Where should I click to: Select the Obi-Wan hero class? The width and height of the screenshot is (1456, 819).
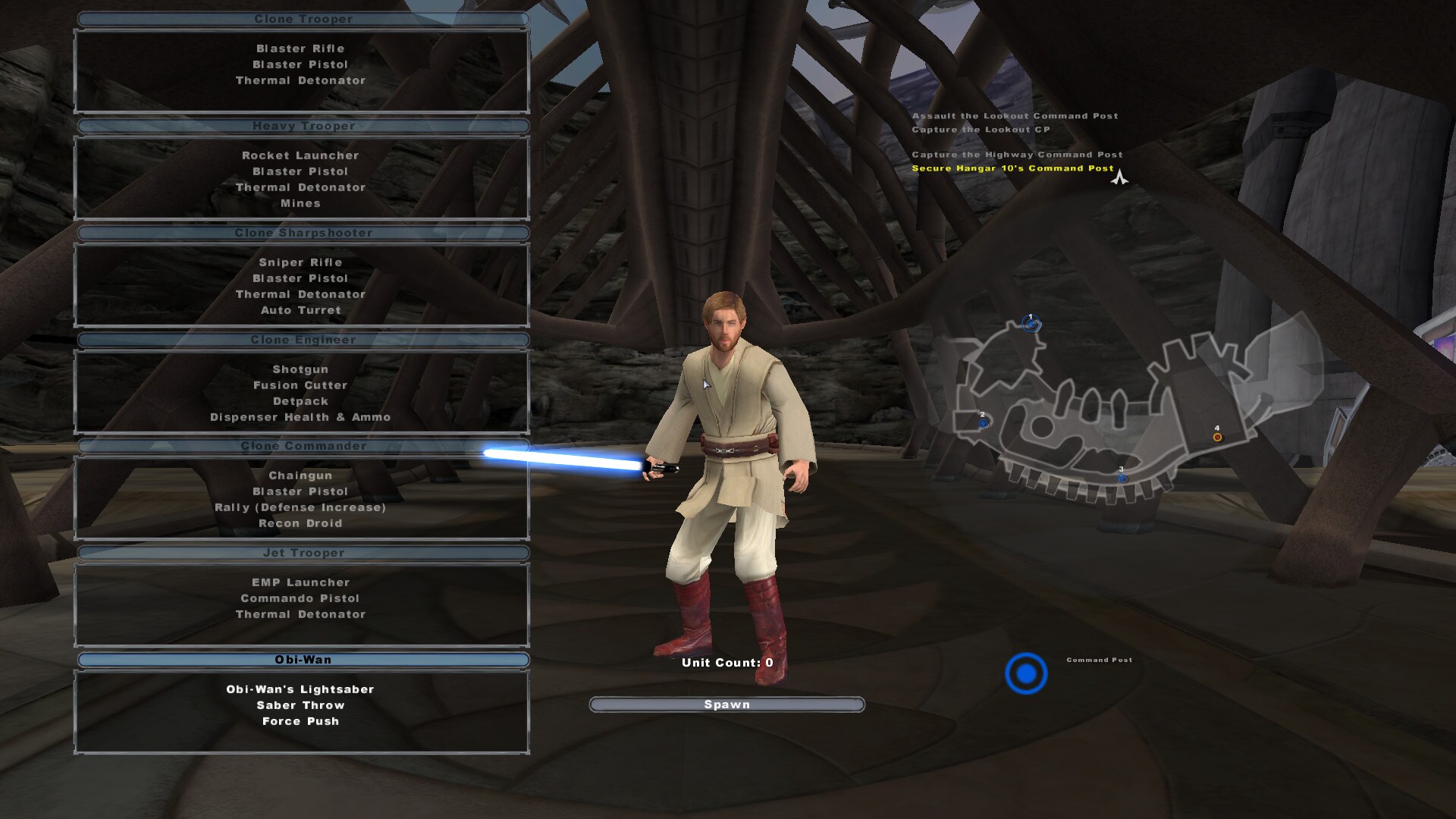303,661
